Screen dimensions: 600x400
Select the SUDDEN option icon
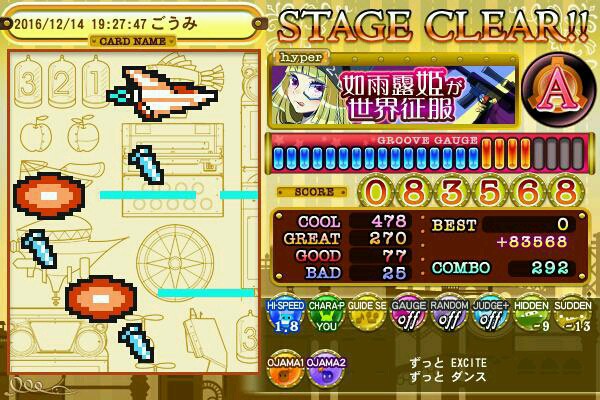point(570,317)
